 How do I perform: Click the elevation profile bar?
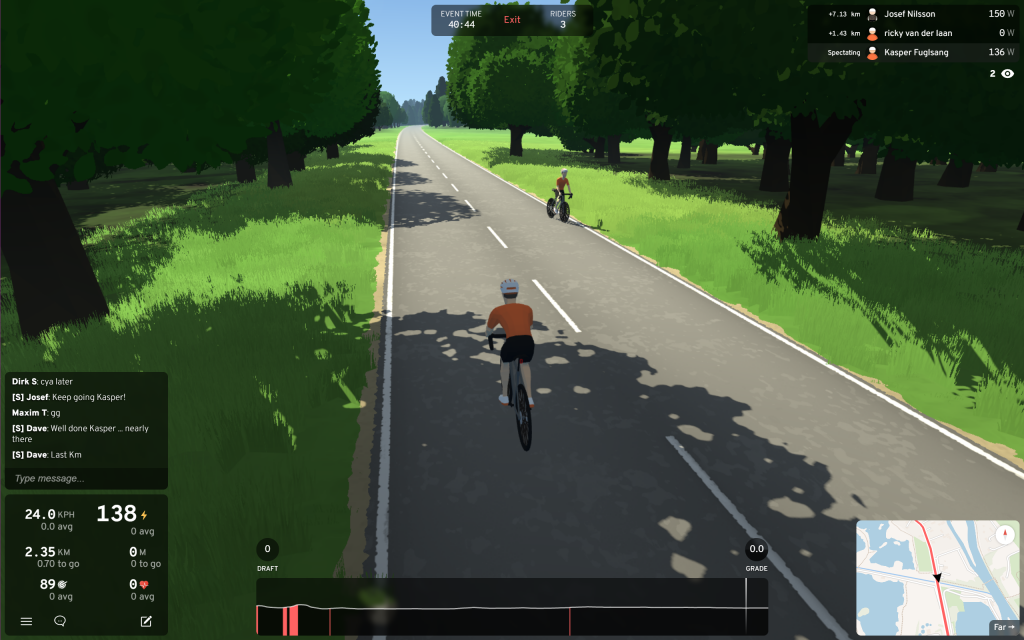pyautogui.click(x=512, y=608)
